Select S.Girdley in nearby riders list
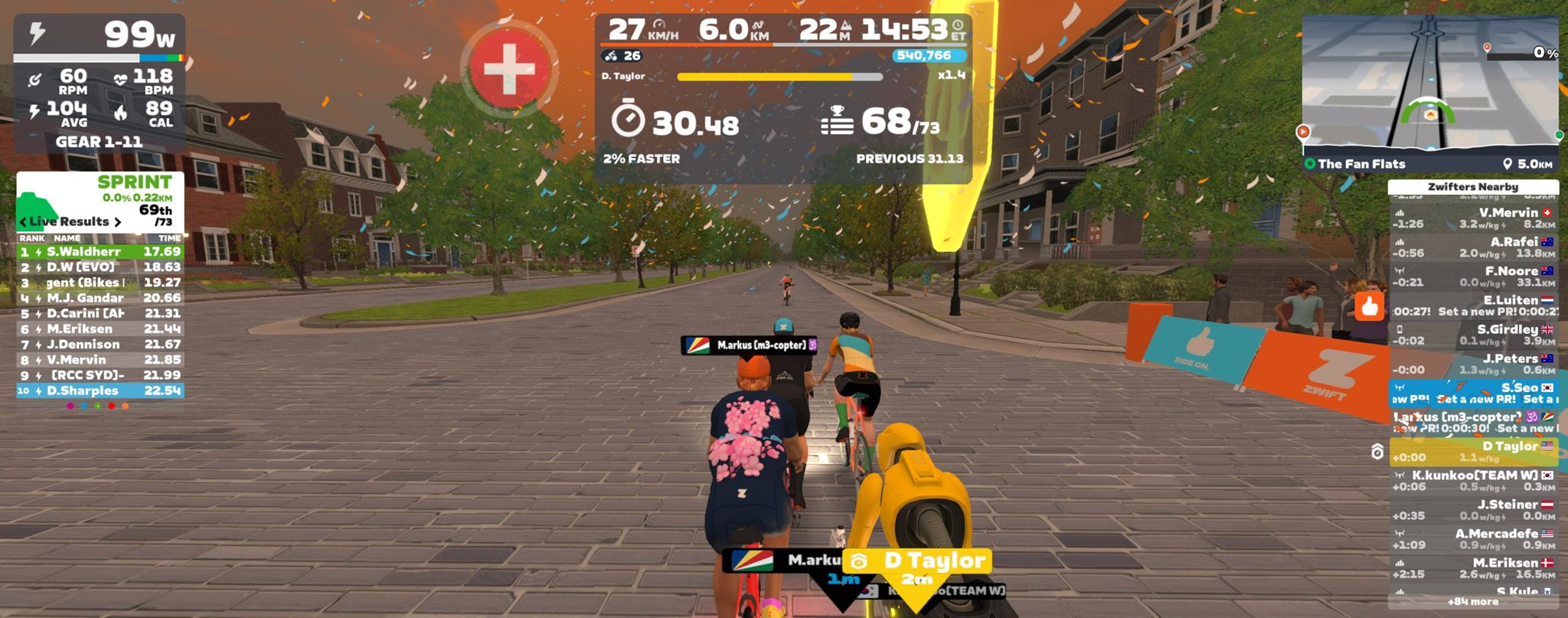Screen dimensions: 1568x618 point(1473,335)
